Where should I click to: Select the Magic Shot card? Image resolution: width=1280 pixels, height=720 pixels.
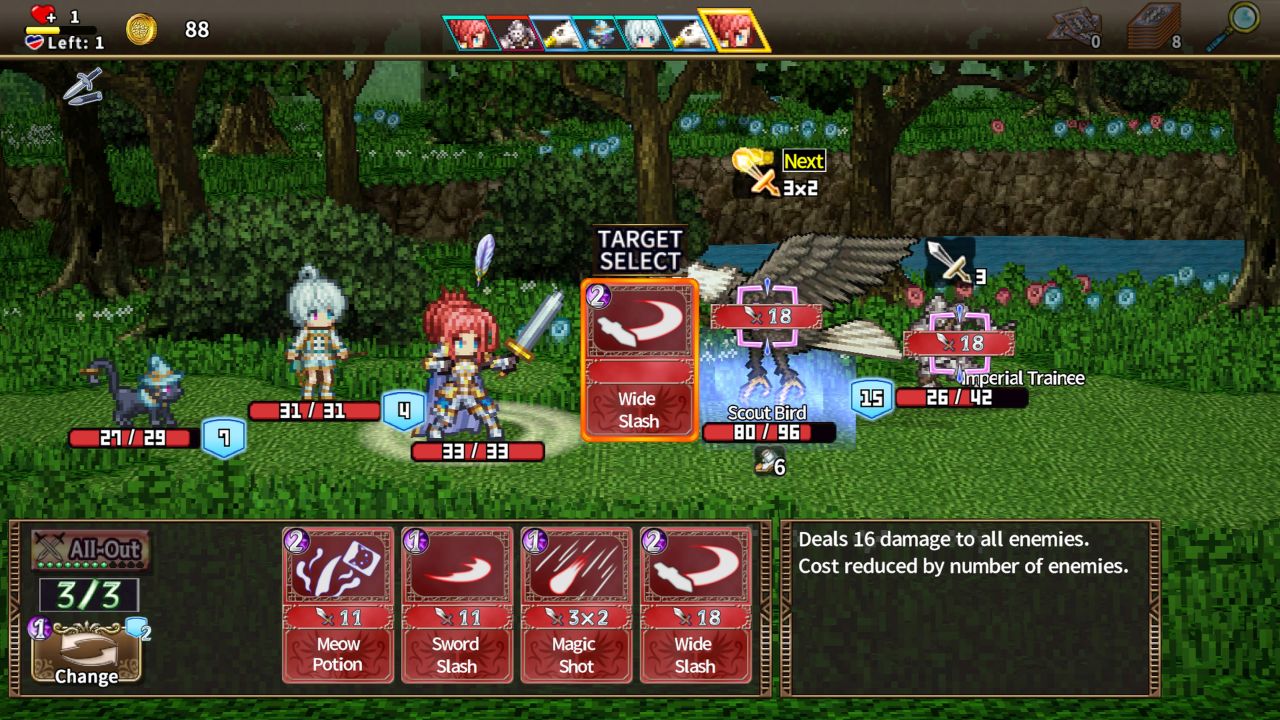click(576, 600)
